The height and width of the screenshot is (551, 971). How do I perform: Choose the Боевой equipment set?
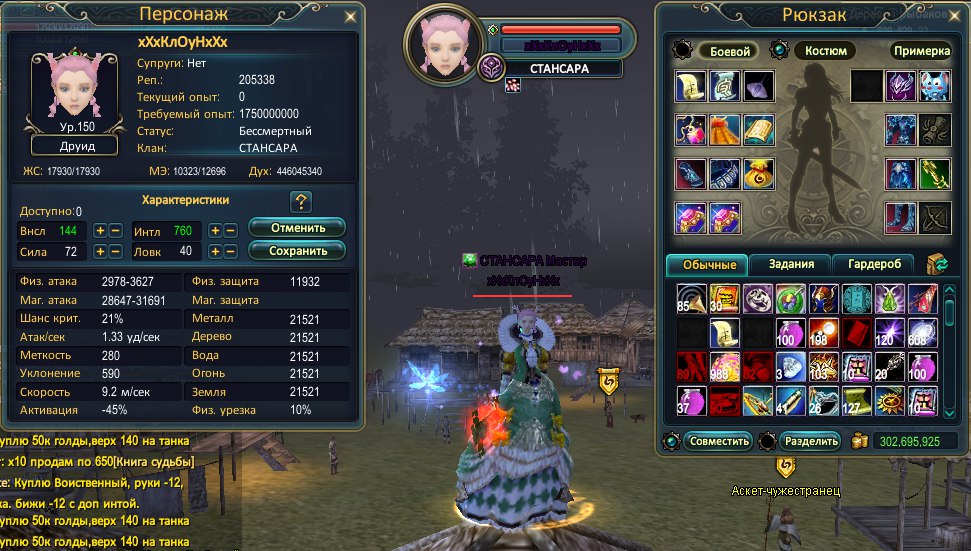[x=727, y=51]
